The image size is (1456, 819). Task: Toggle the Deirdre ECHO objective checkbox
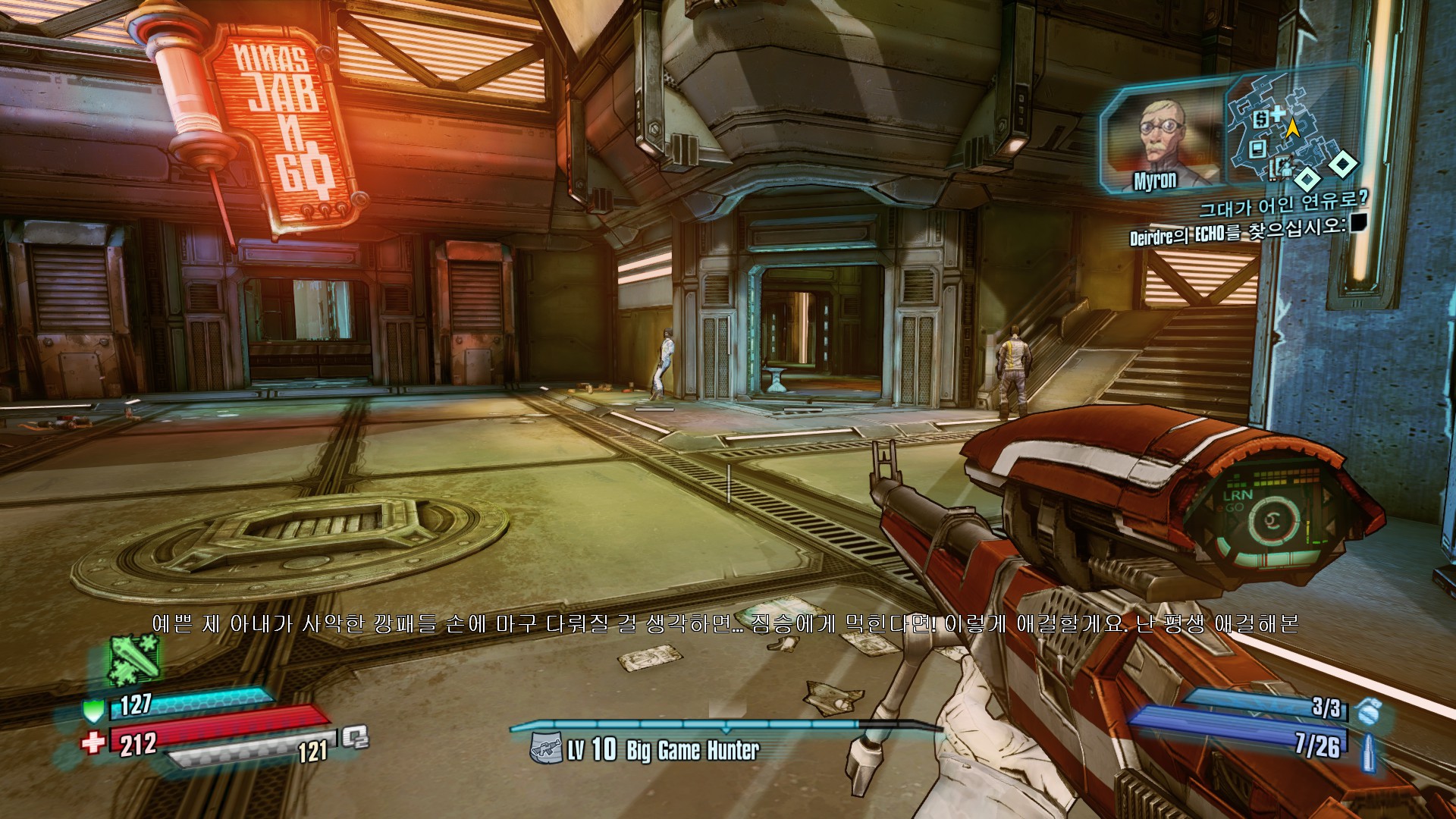click(1357, 222)
